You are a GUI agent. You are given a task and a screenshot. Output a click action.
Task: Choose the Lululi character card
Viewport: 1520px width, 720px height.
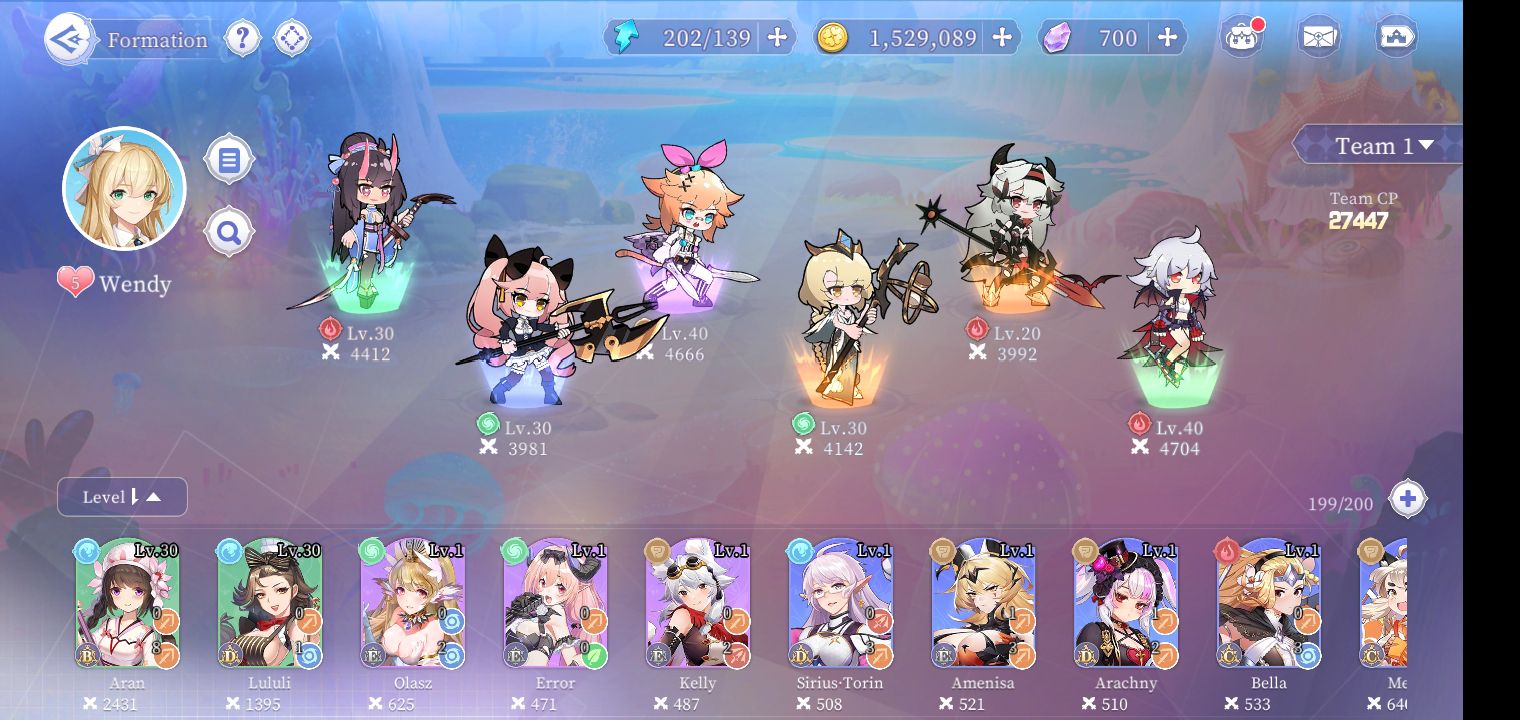pos(270,604)
